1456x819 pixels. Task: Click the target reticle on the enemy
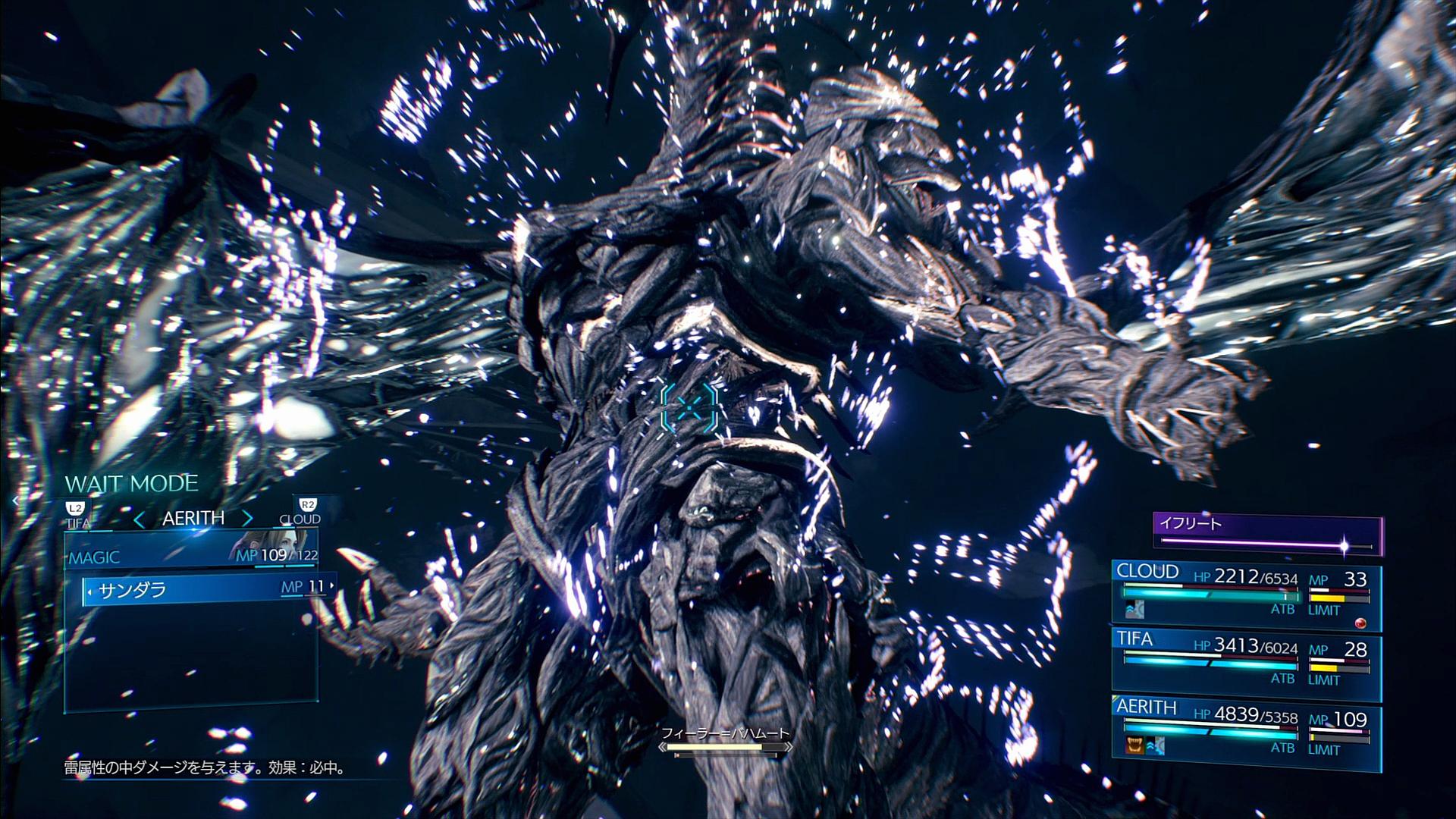(689, 408)
